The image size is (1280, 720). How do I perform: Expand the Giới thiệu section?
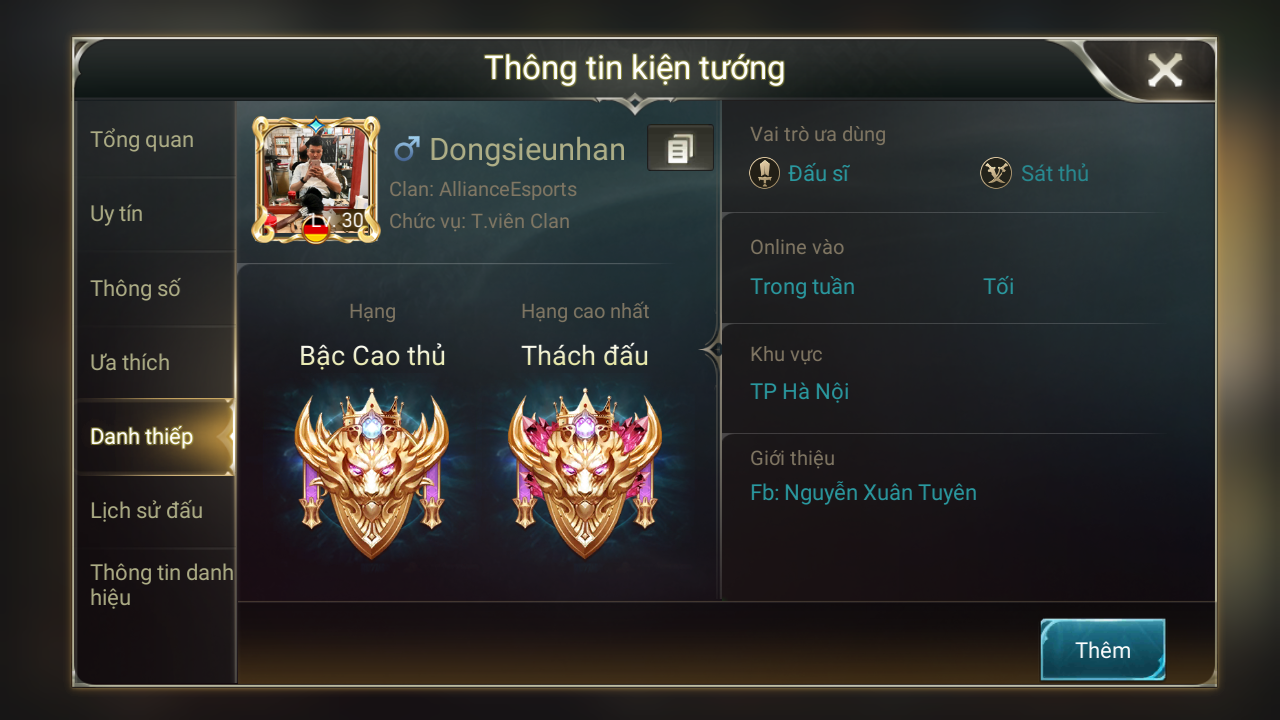pyautogui.click(x=792, y=458)
